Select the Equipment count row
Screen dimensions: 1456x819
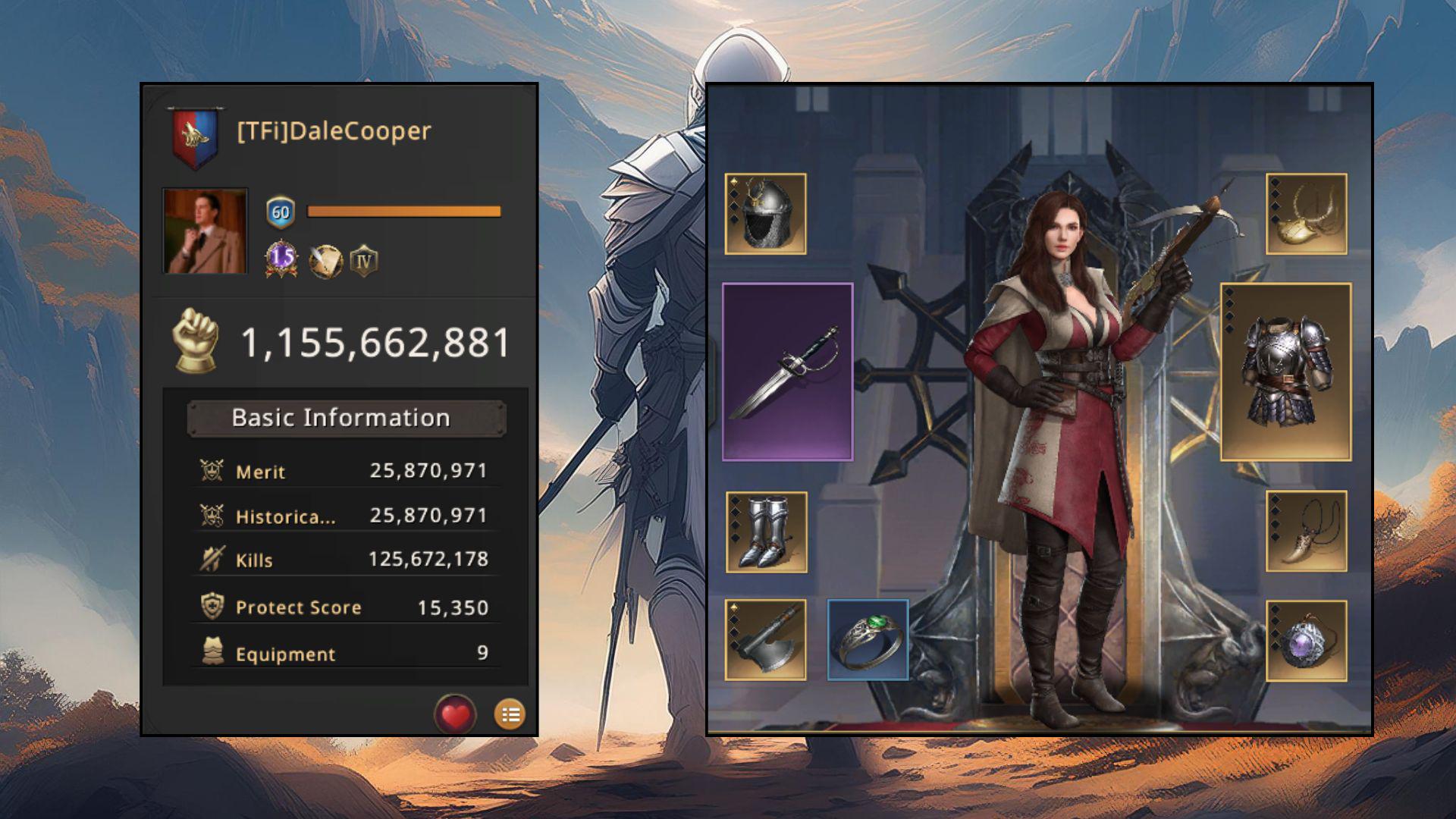pyautogui.click(x=346, y=654)
